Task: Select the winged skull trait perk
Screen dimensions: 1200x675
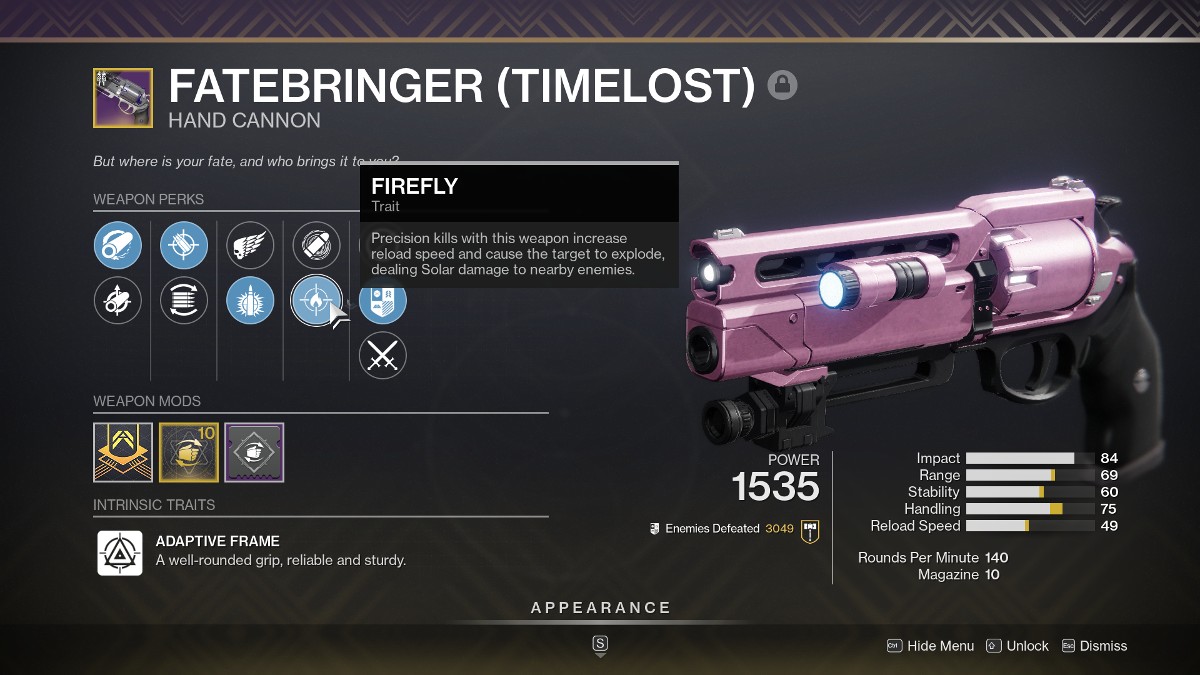Action: tap(250, 246)
